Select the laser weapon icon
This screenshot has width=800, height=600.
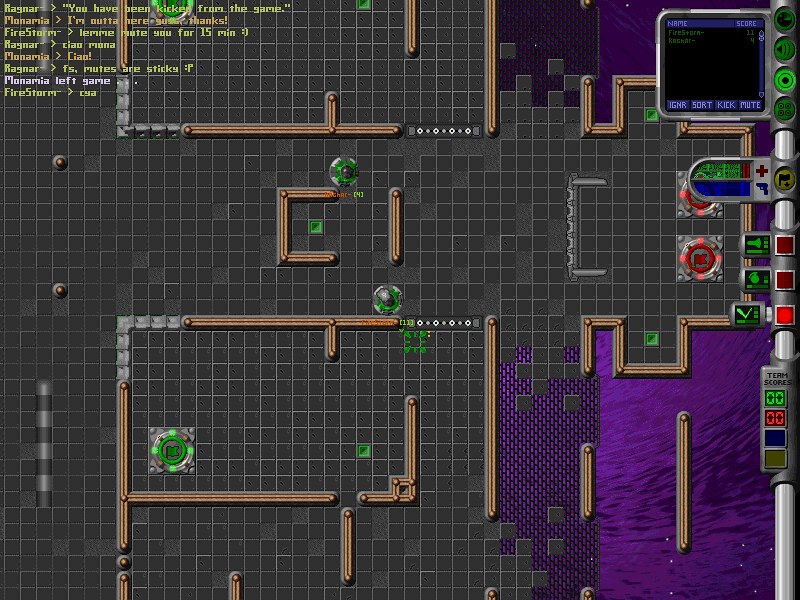(x=758, y=244)
